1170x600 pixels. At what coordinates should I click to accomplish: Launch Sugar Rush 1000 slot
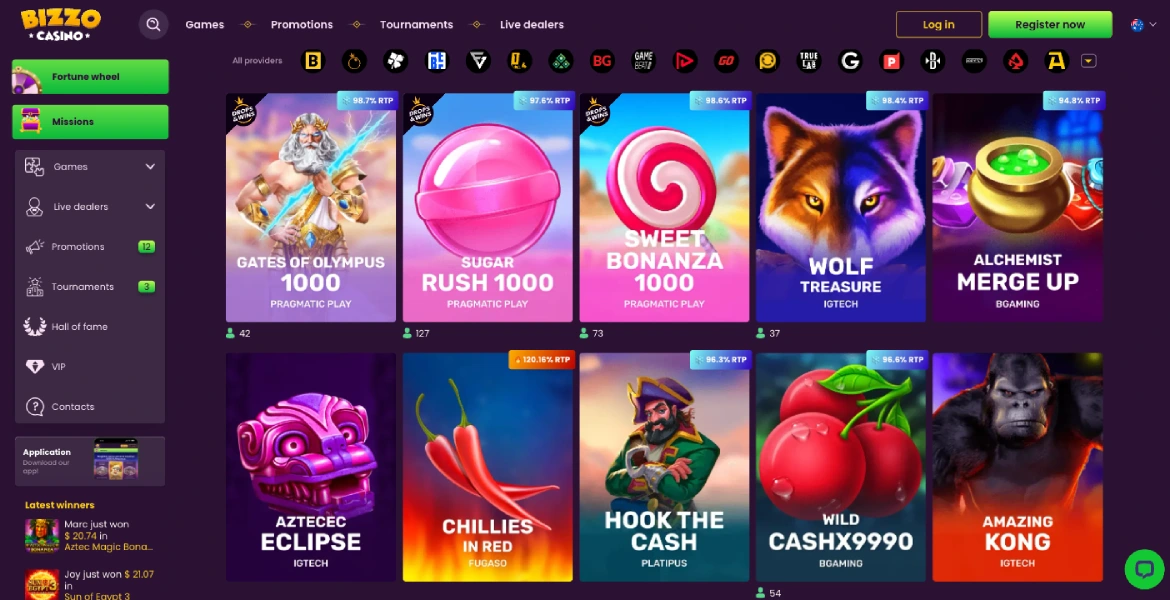pos(487,207)
